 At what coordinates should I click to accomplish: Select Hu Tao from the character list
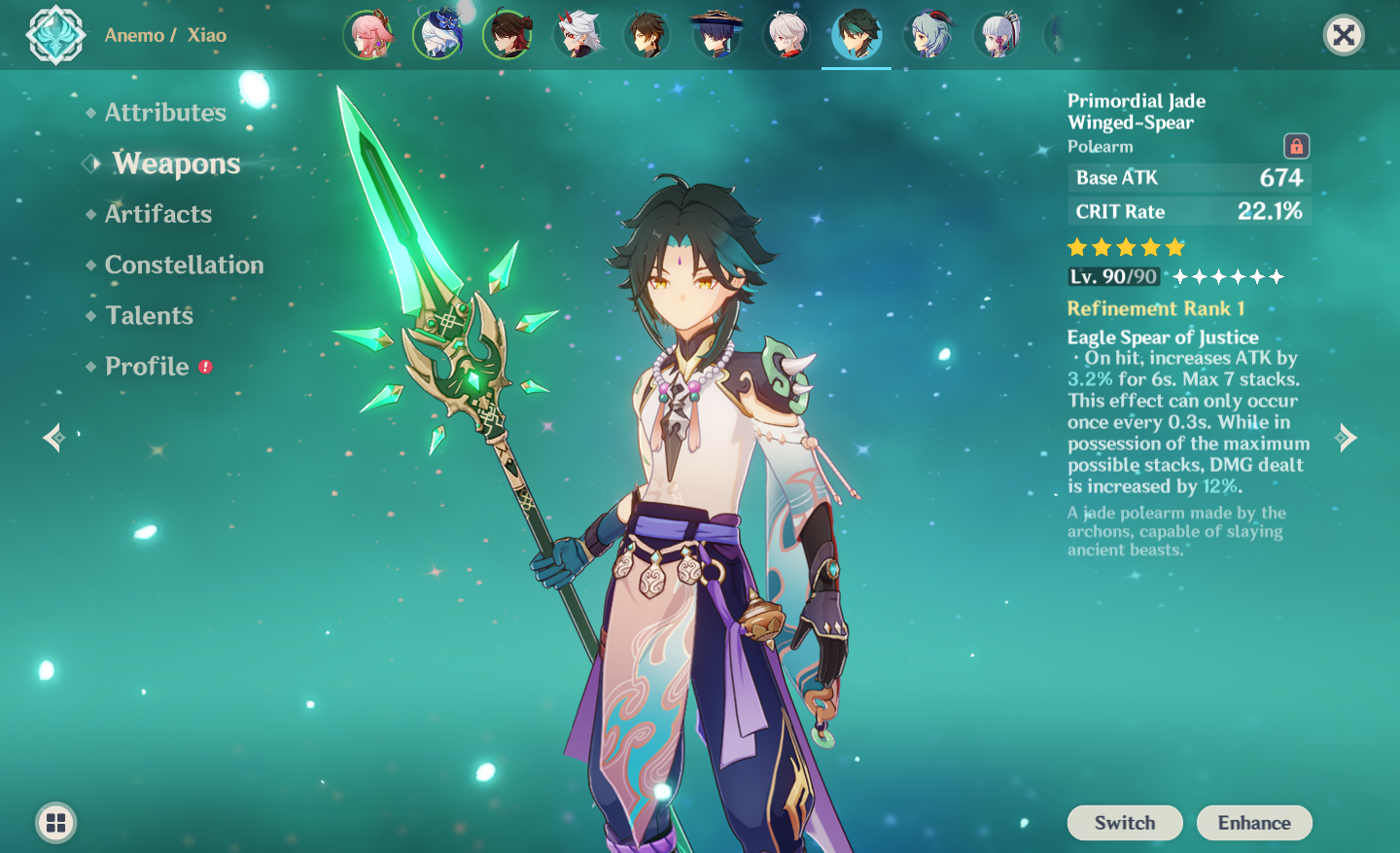pyautogui.click(x=508, y=35)
